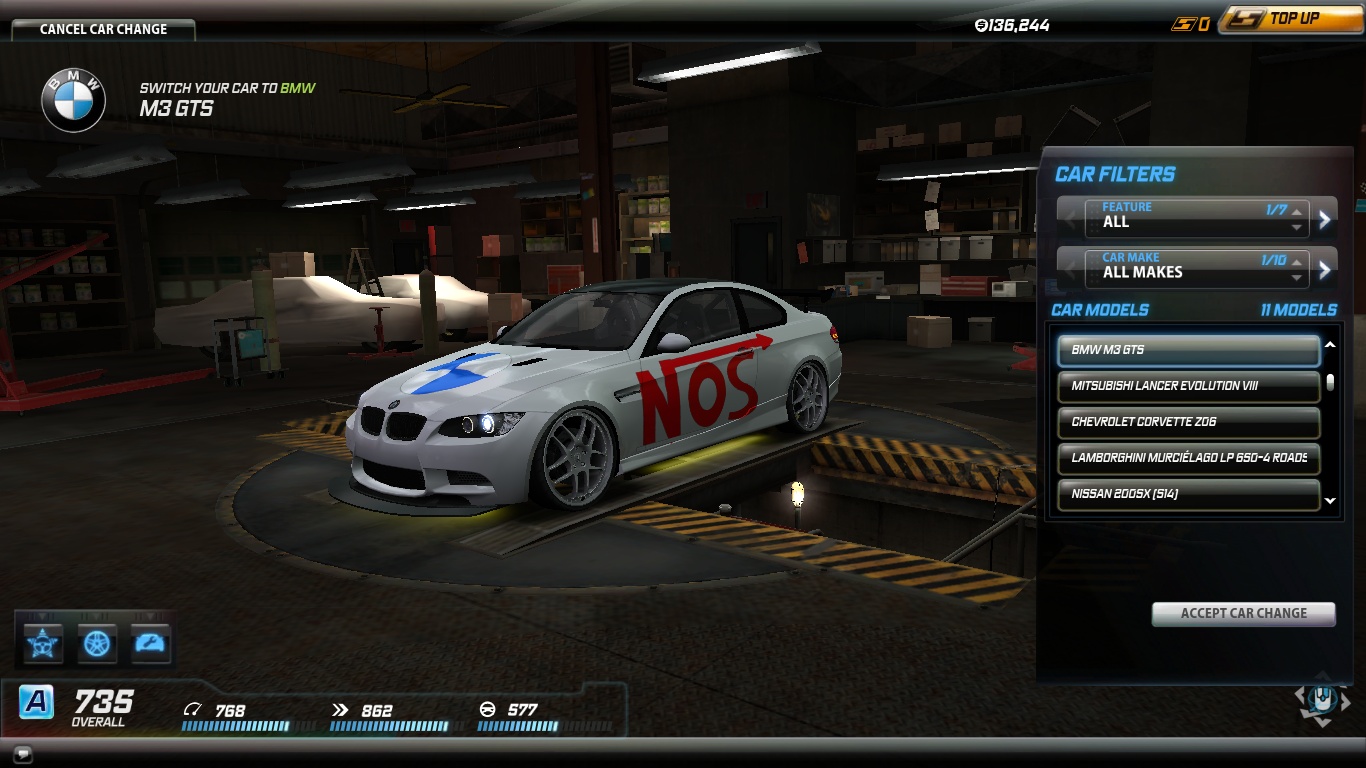Open the car wrench performance icon
This screenshot has width=1366, height=768.
pyautogui.click(x=151, y=644)
